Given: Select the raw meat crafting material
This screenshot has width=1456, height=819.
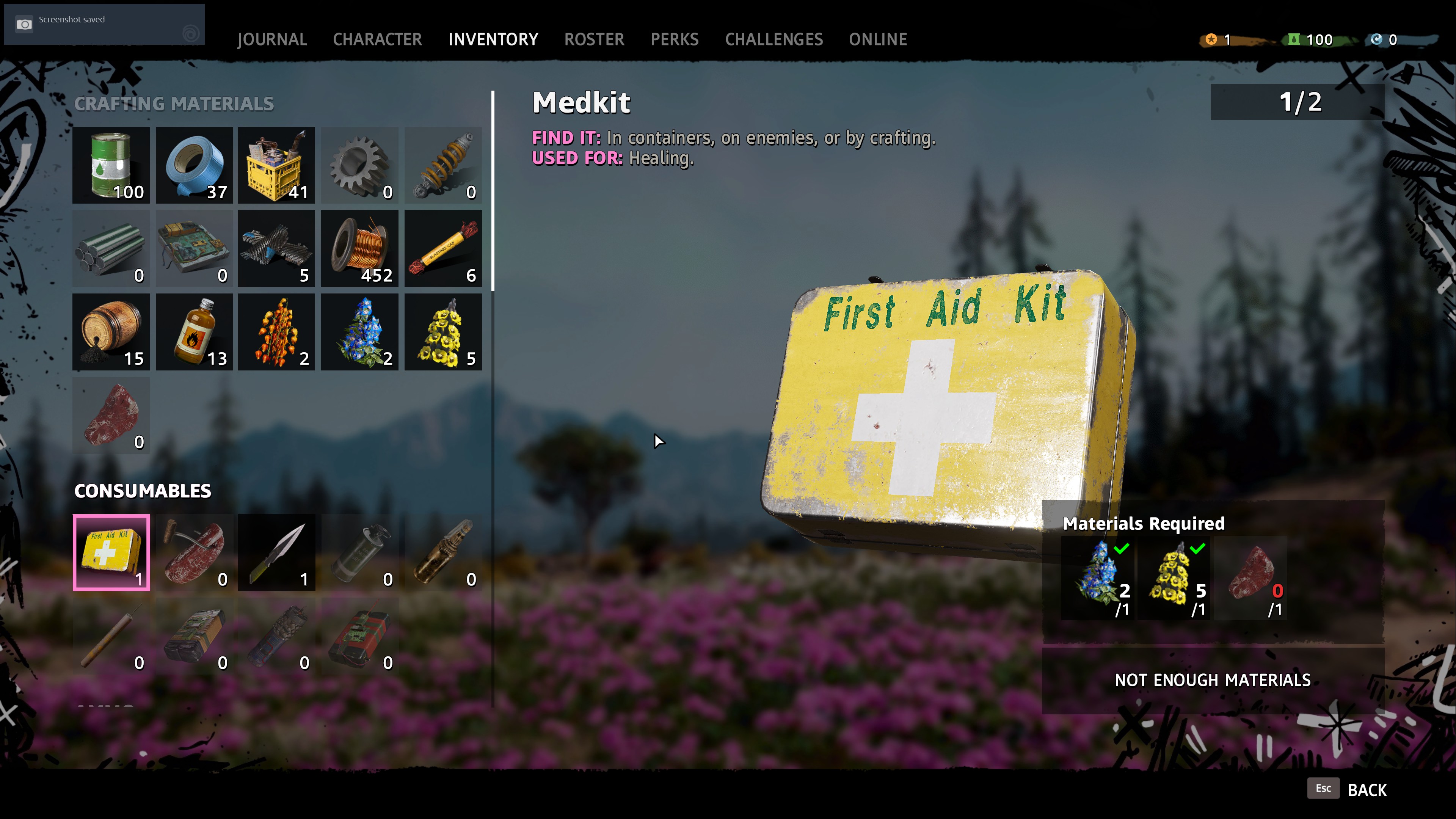Looking at the screenshot, I should [x=111, y=416].
